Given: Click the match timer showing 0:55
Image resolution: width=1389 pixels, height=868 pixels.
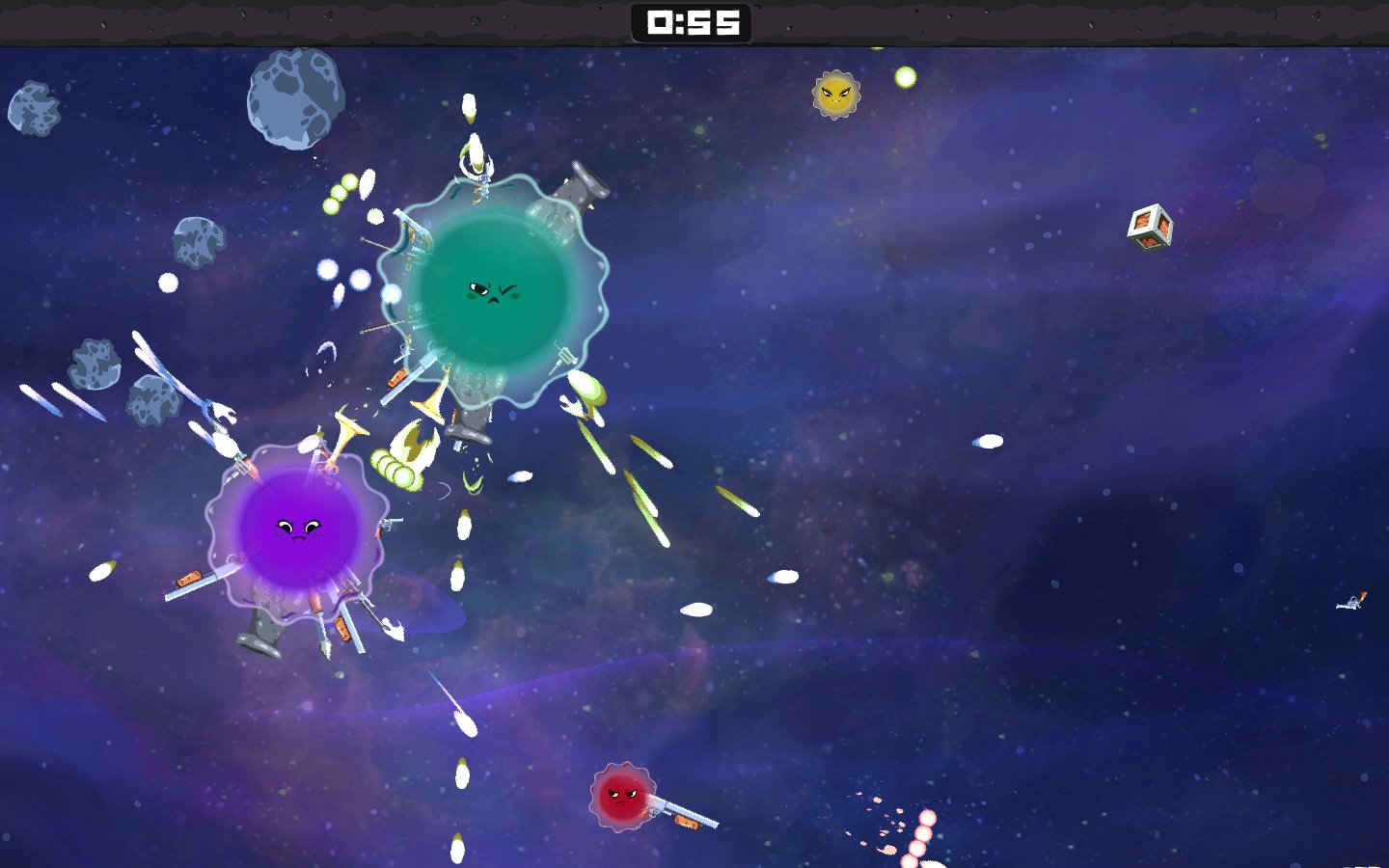Looking at the screenshot, I should point(689,24).
